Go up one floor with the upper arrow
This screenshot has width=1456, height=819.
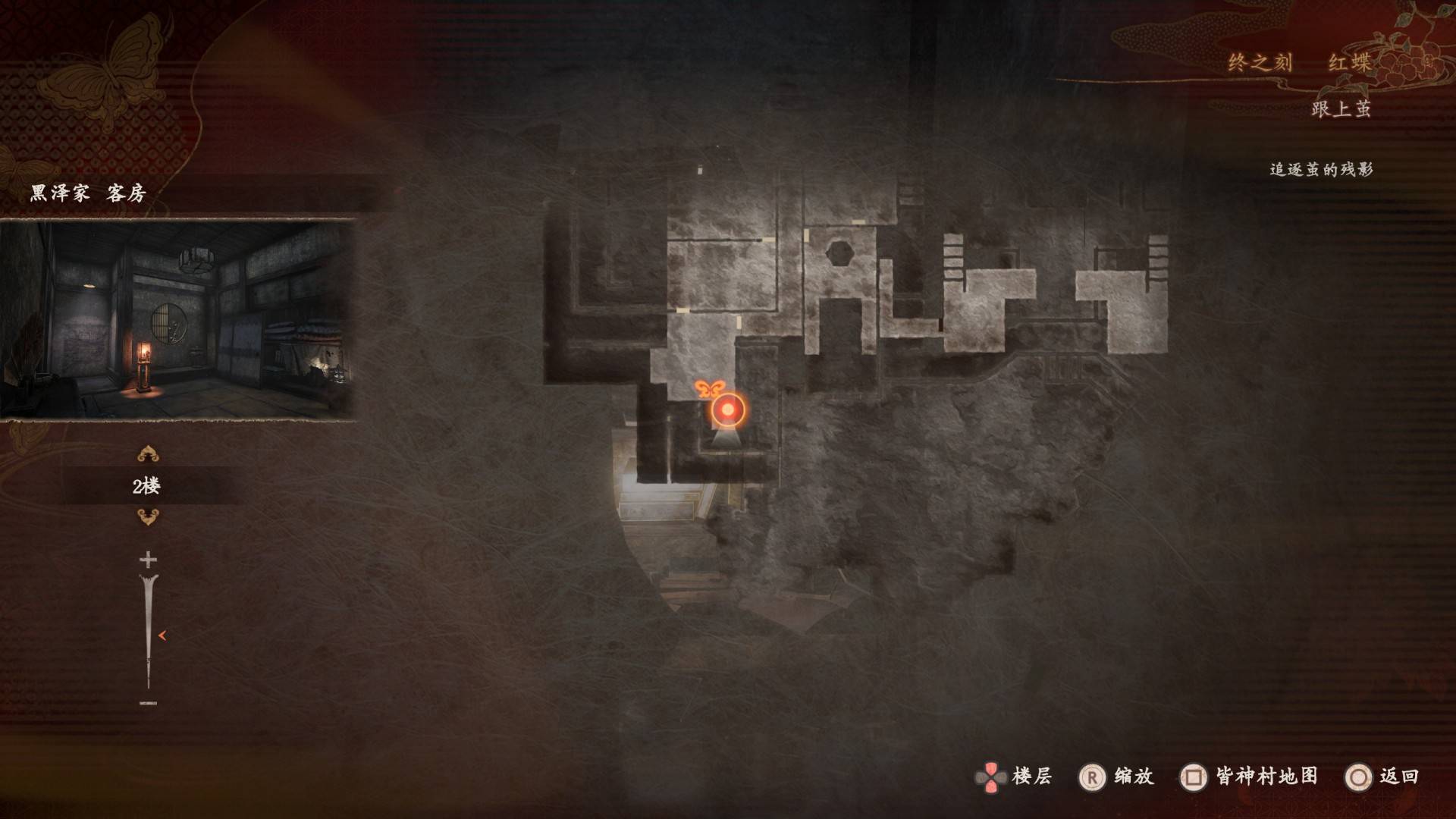(147, 455)
